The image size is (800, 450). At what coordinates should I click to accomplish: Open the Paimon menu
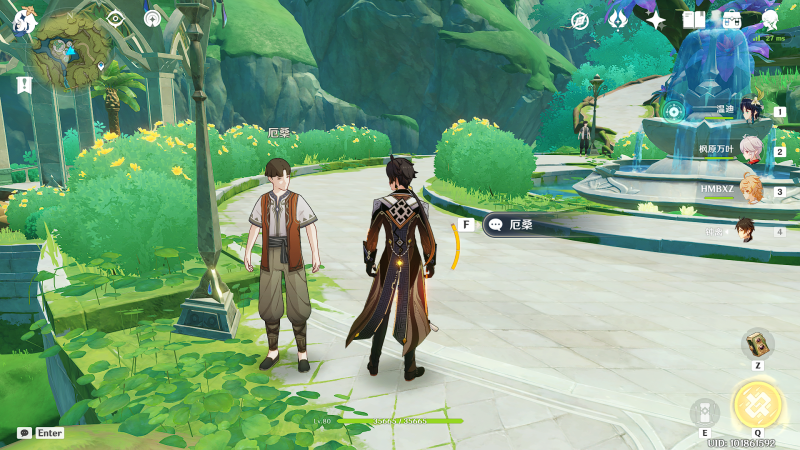22,20
